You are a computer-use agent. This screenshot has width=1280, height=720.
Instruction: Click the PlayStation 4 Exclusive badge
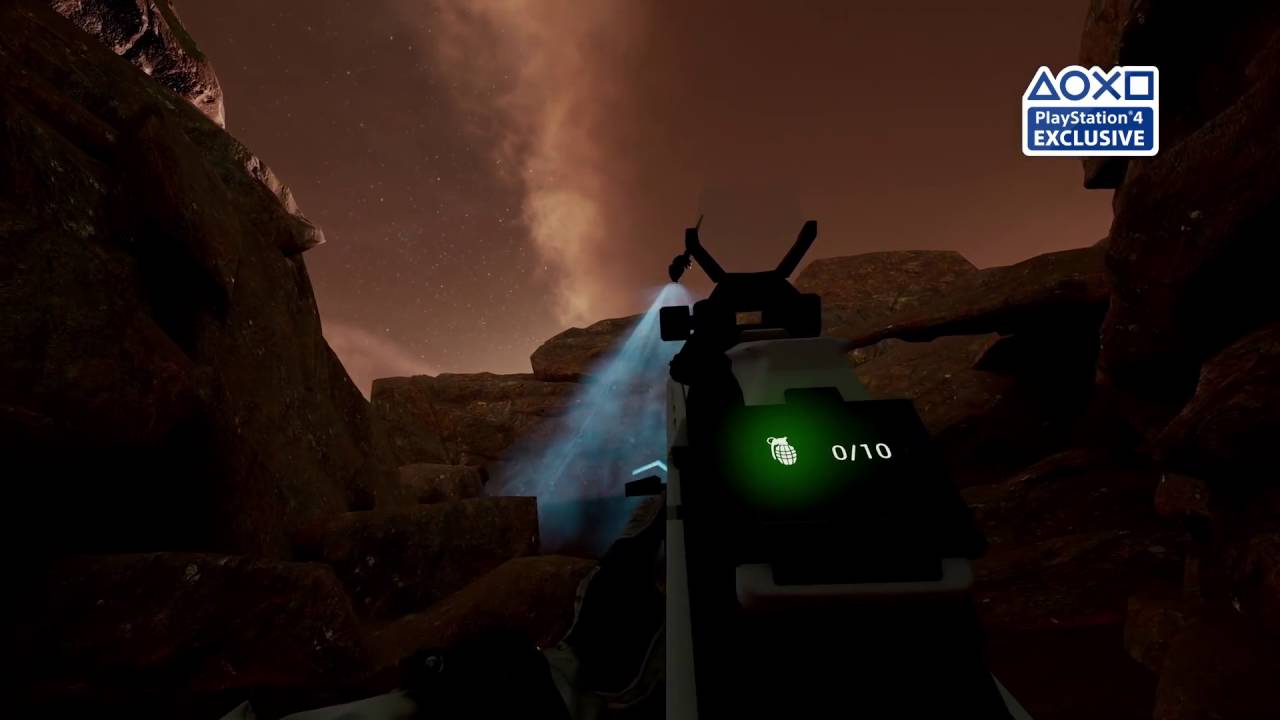(1089, 111)
